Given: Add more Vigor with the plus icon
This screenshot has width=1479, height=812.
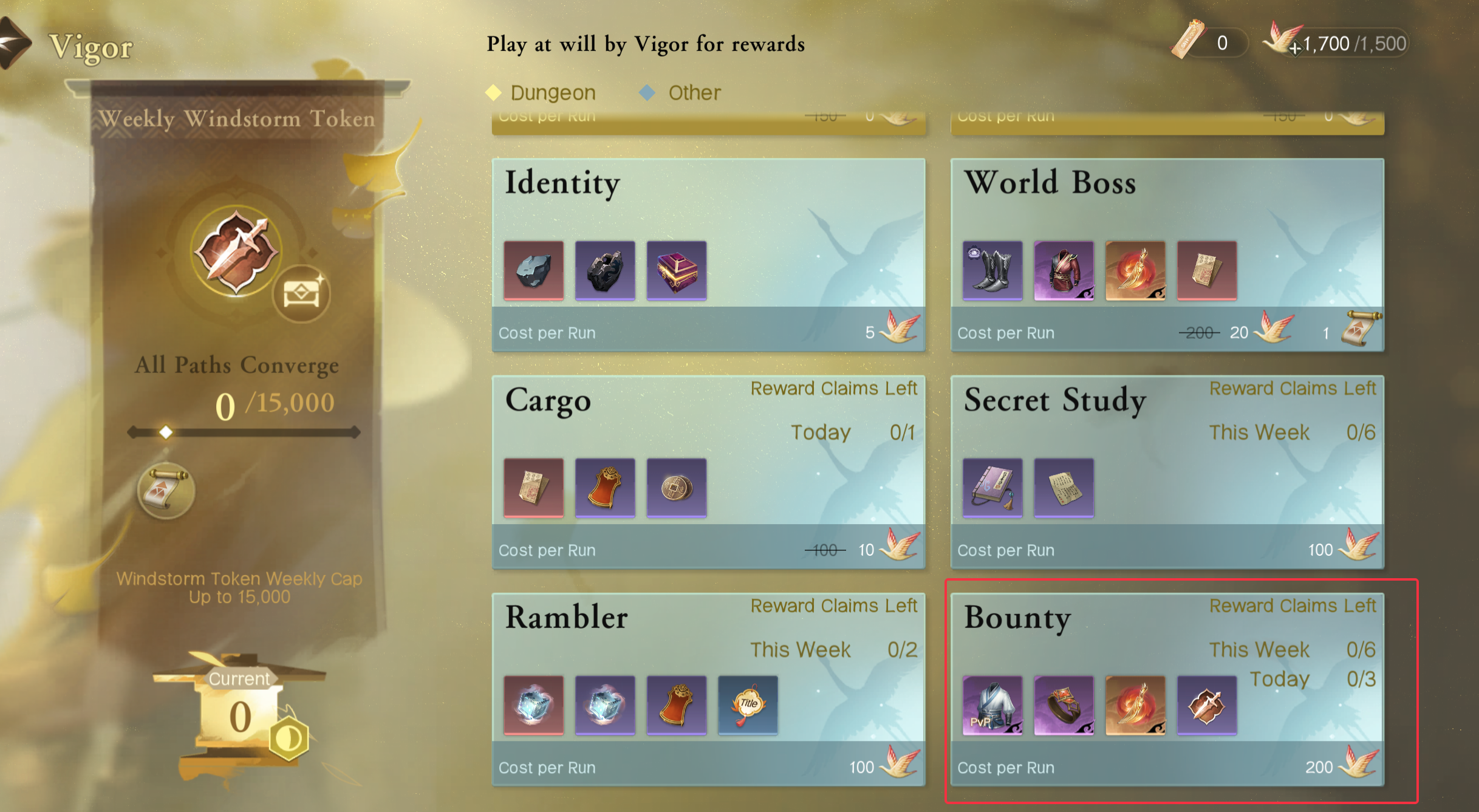Looking at the screenshot, I should 1294,48.
